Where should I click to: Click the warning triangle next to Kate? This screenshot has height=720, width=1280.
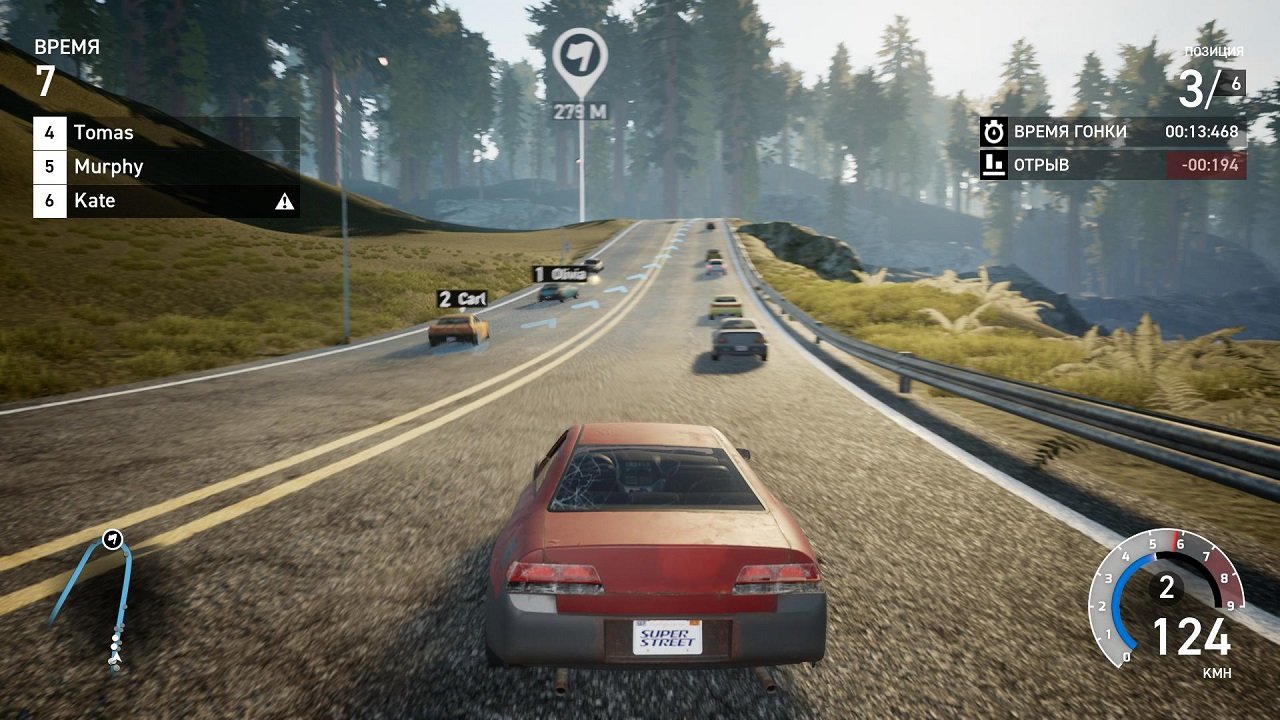pyautogui.click(x=286, y=200)
